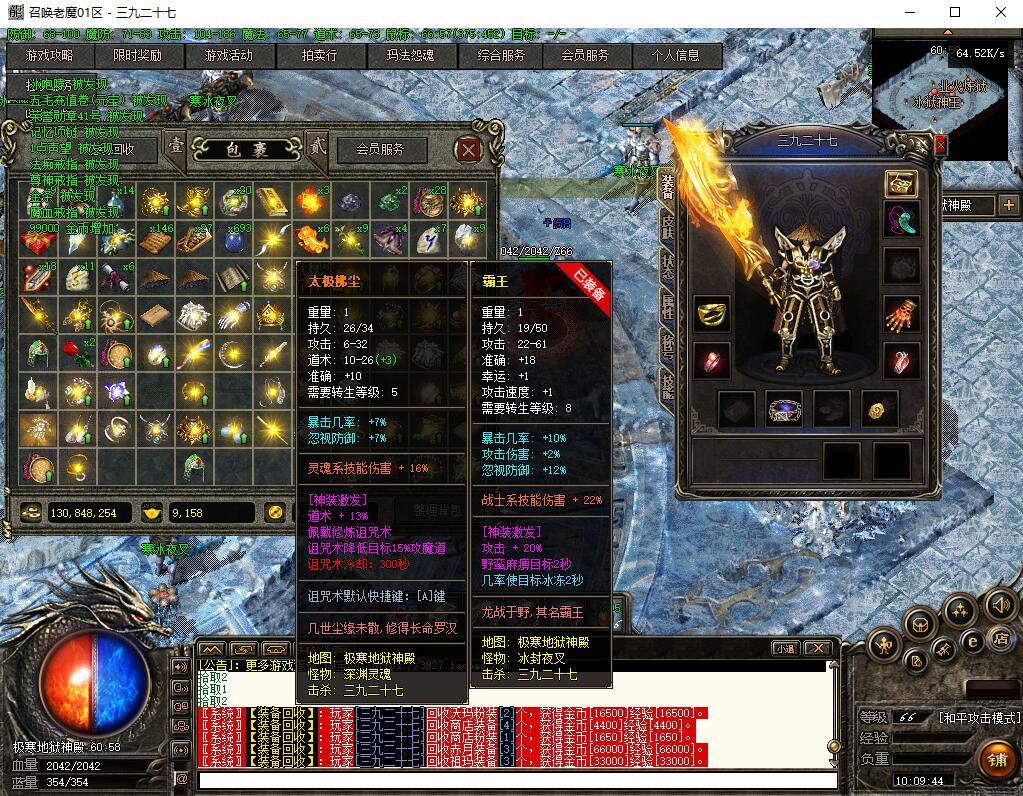Select the red gift box item
This screenshot has height=796, width=1023.
click(x=36, y=239)
